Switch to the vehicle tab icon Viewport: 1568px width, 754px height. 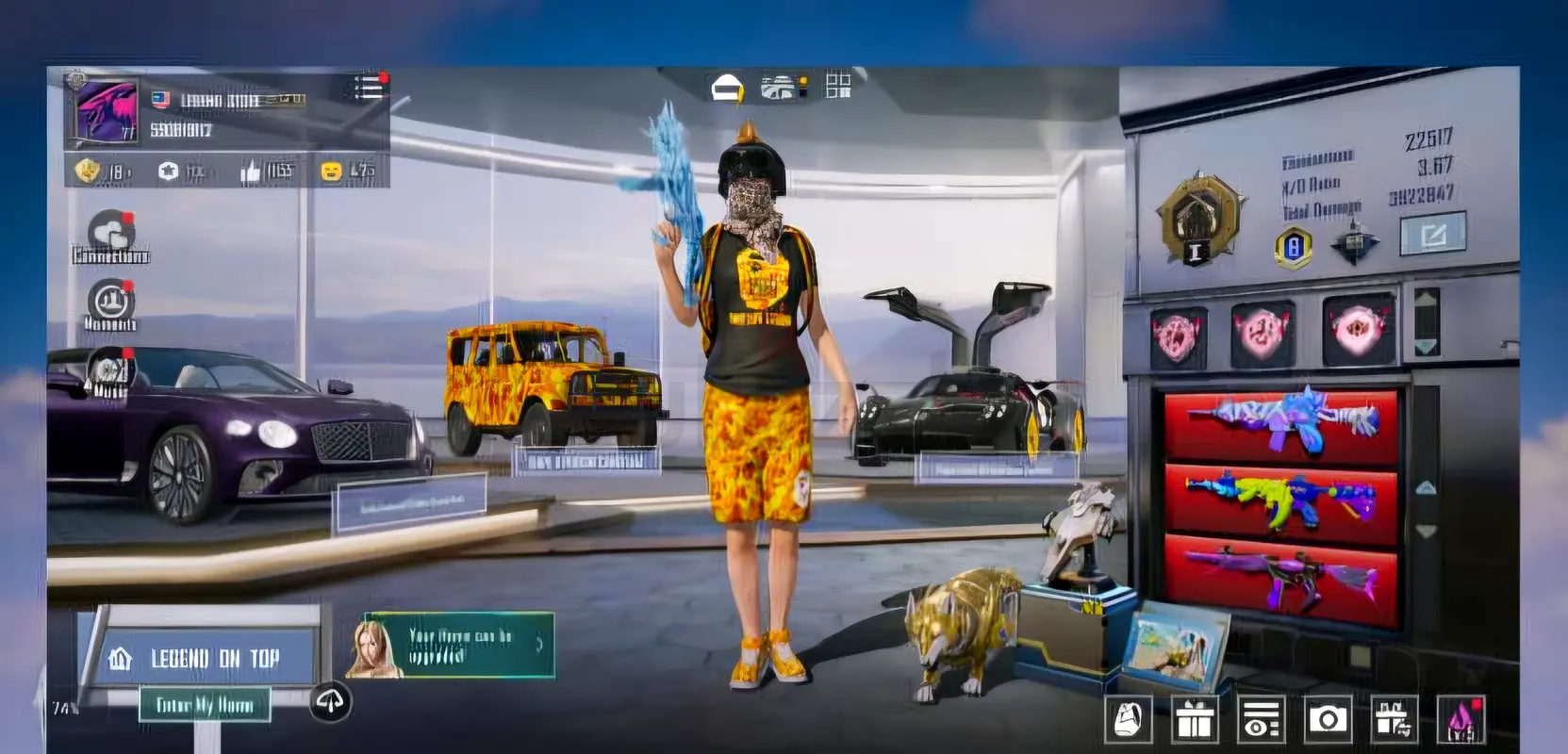[x=780, y=88]
